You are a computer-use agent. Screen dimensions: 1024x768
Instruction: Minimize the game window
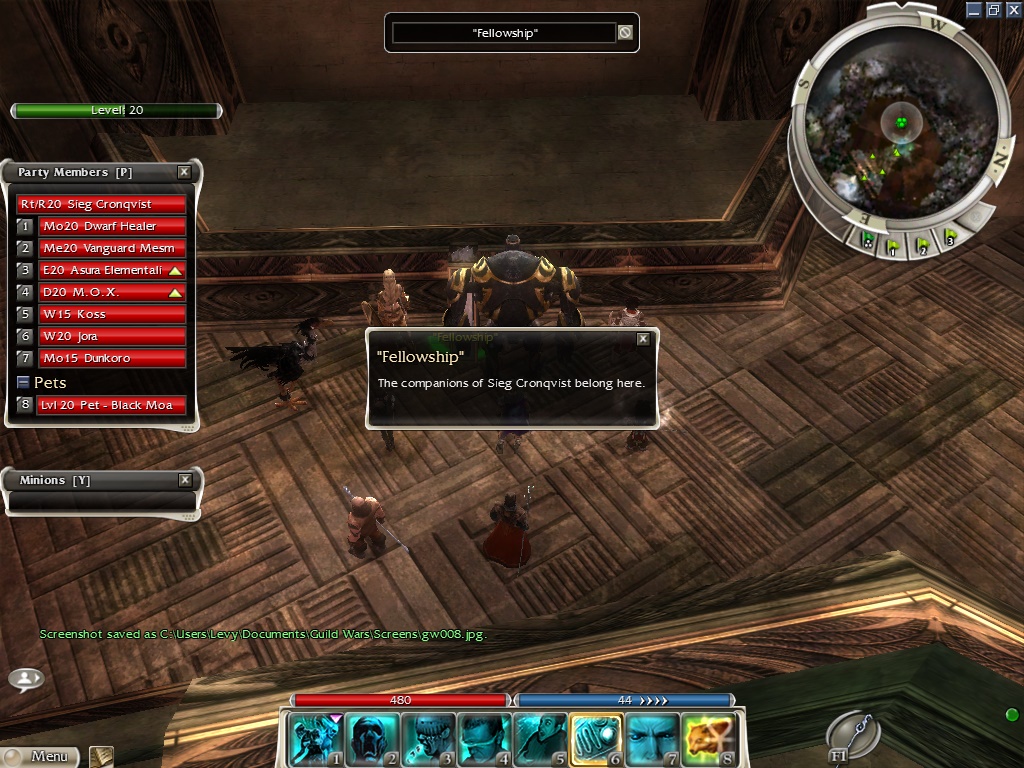pyautogui.click(x=974, y=10)
